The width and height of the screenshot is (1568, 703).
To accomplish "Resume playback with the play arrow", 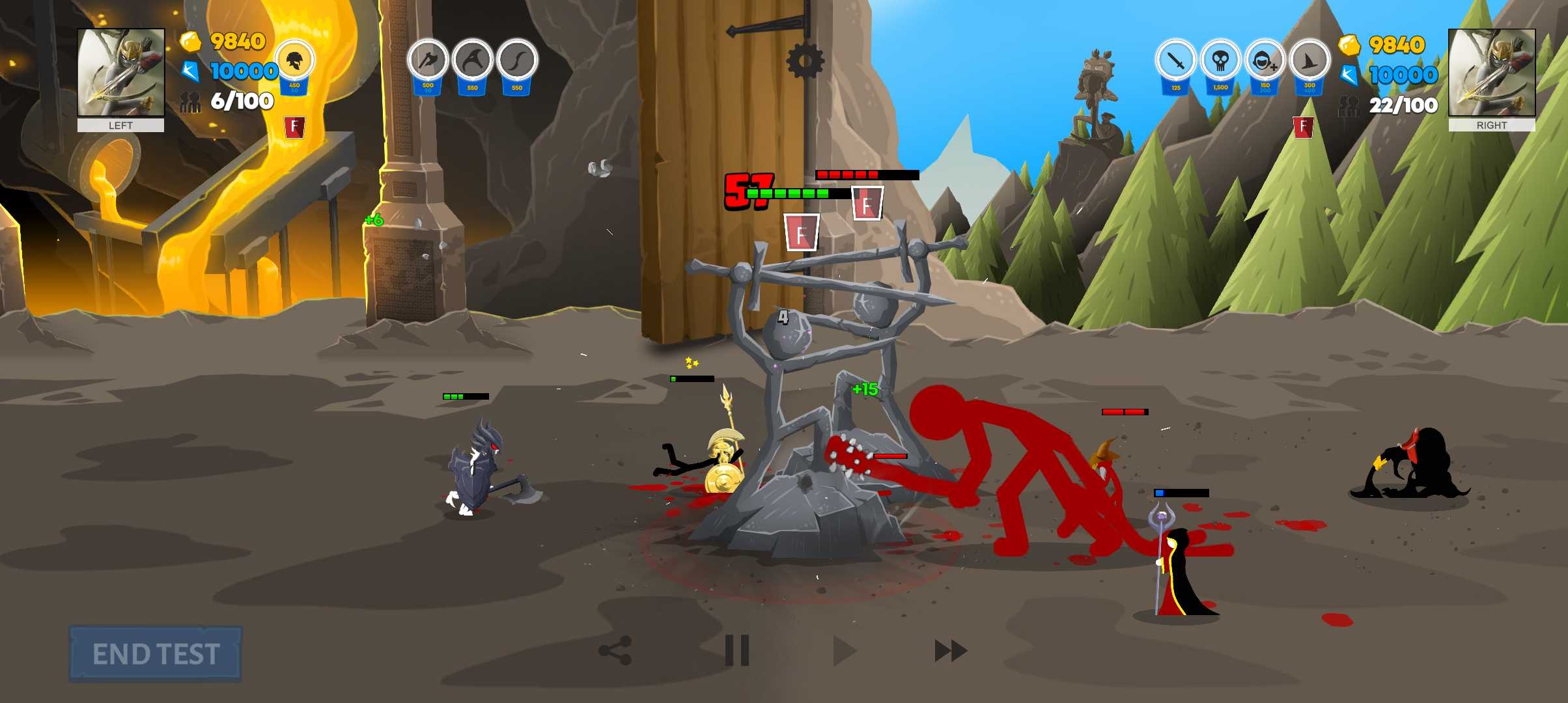I will click(844, 650).
